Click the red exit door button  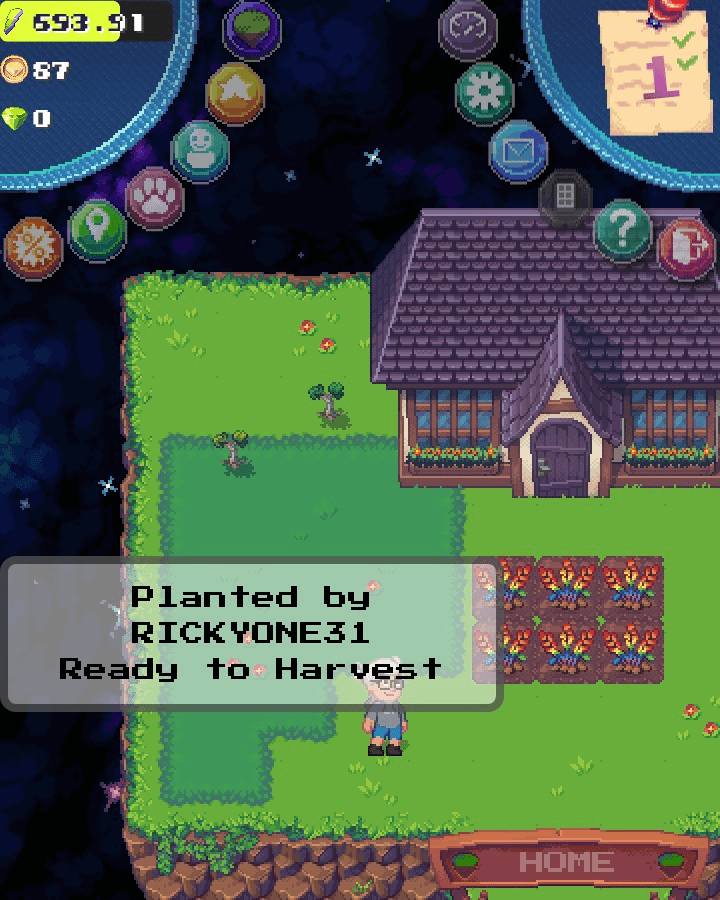pos(686,248)
